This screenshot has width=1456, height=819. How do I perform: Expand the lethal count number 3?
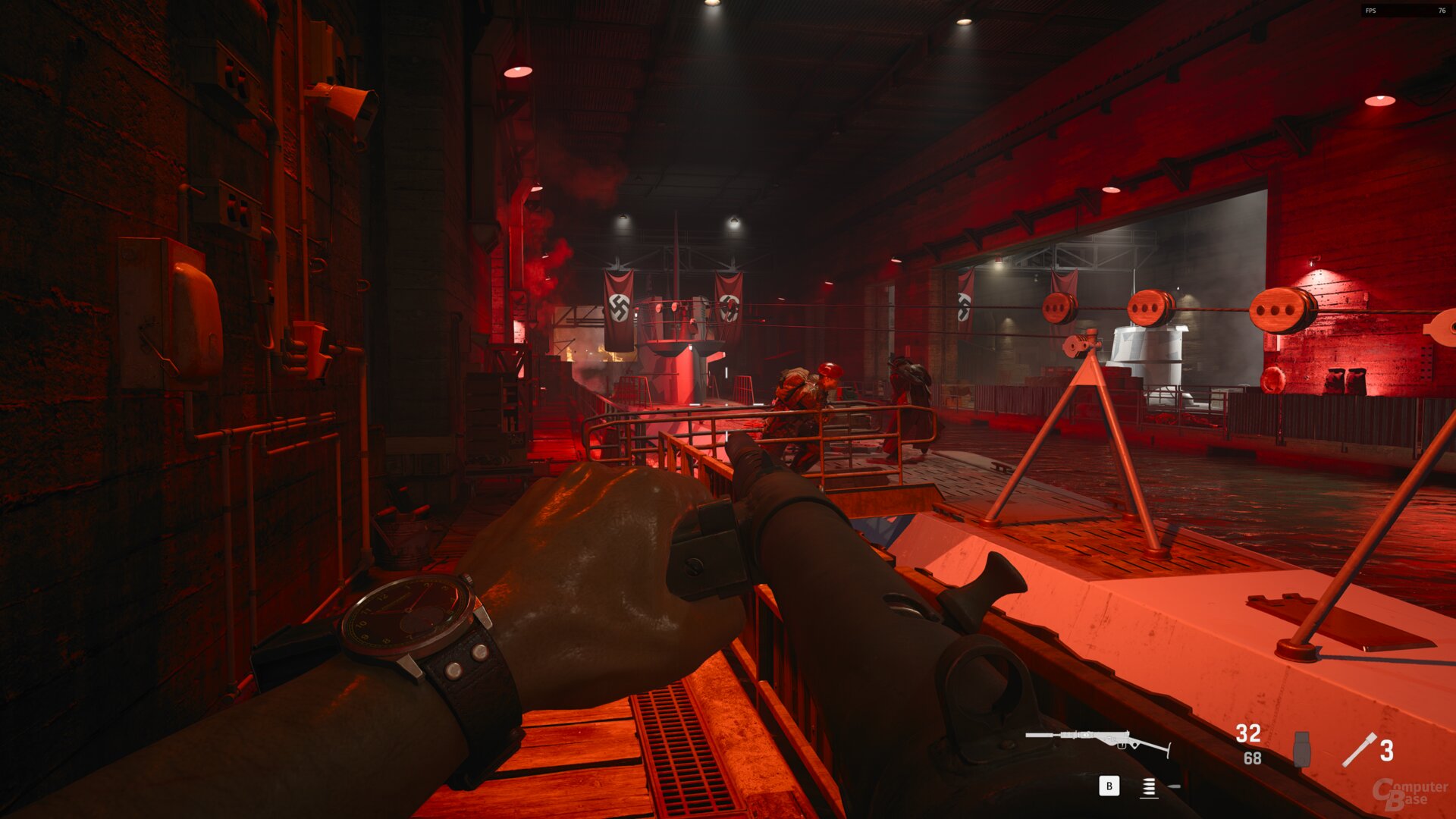click(x=1387, y=749)
